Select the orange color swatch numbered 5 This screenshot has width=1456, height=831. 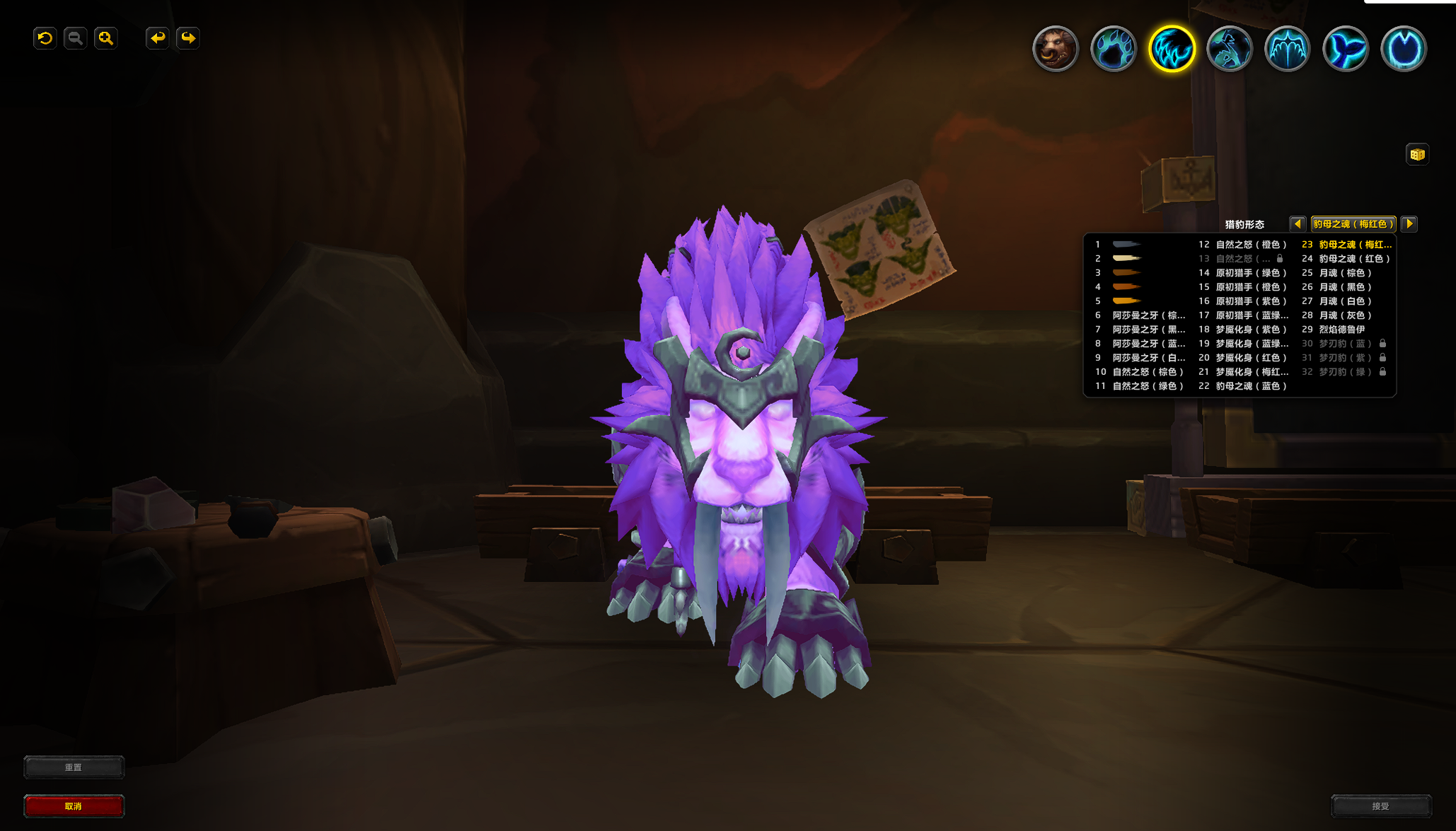tap(1126, 301)
